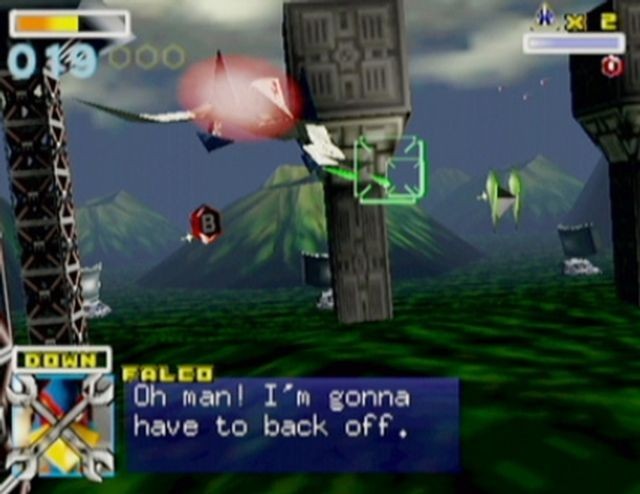Click the Arwing lives icon

pos(545,16)
